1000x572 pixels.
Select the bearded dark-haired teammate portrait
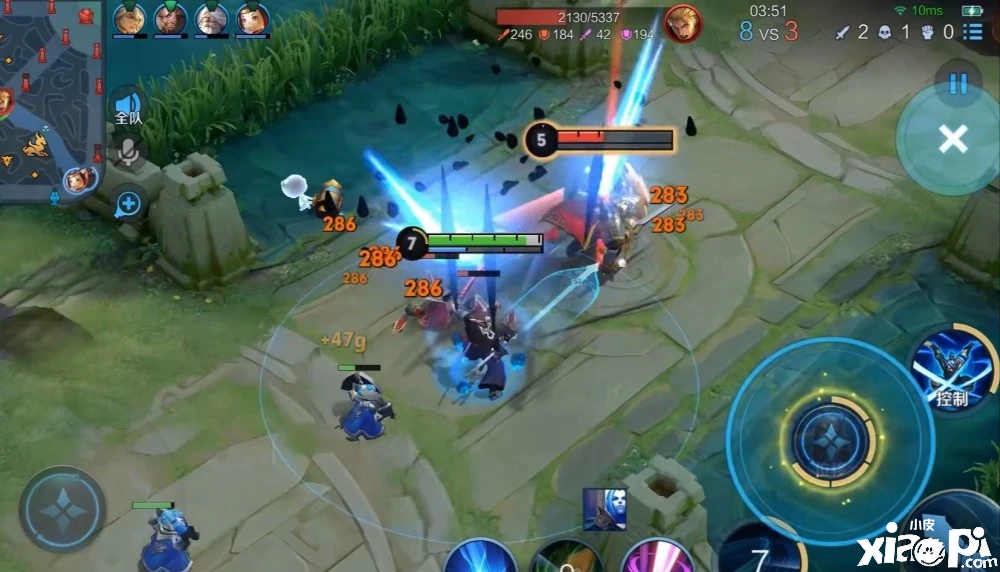click(170, 18)
